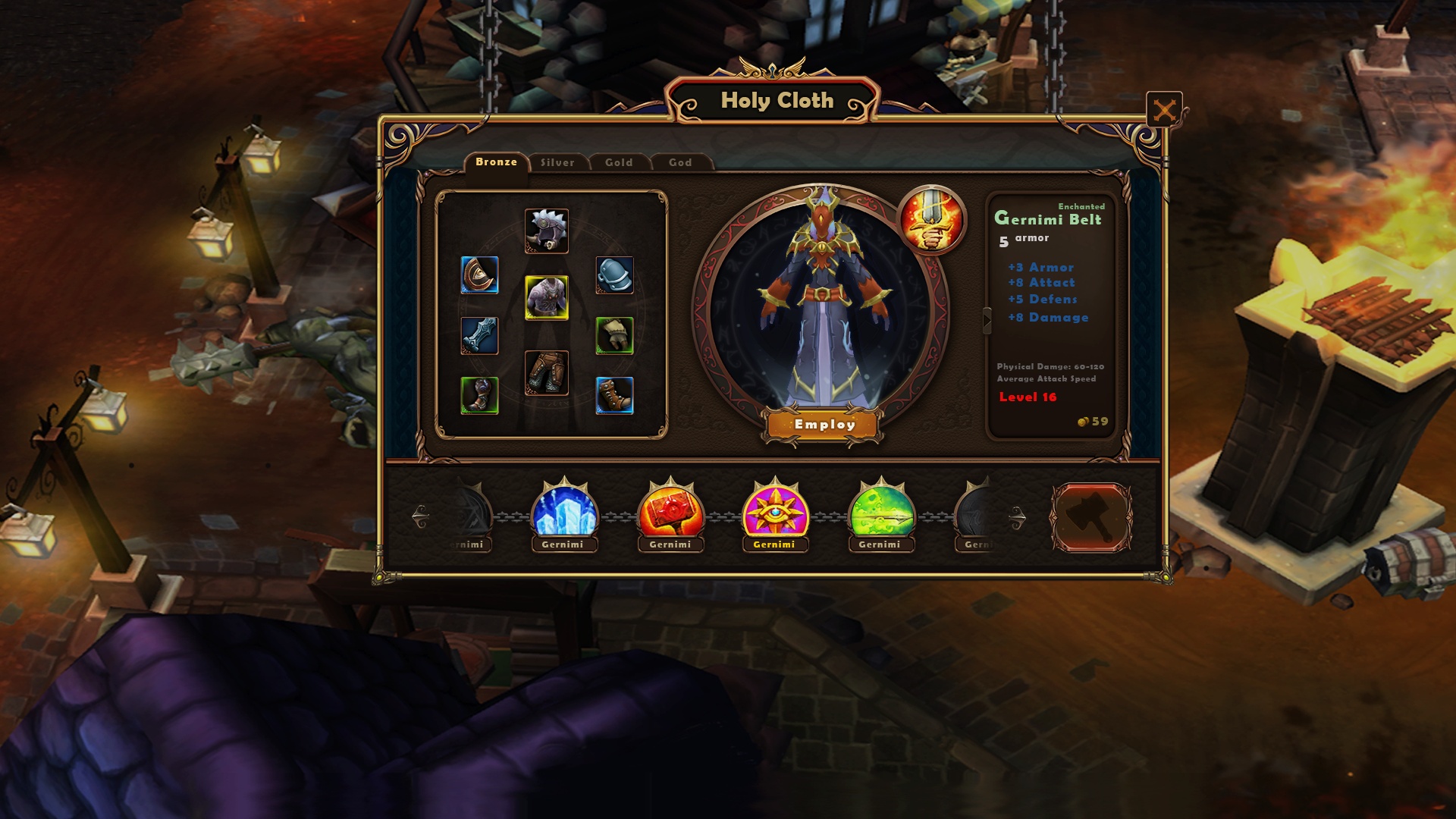Viewport: 1456px width, 819px height.
Task: Select the blue bracer slot
Action: [479, 335]
